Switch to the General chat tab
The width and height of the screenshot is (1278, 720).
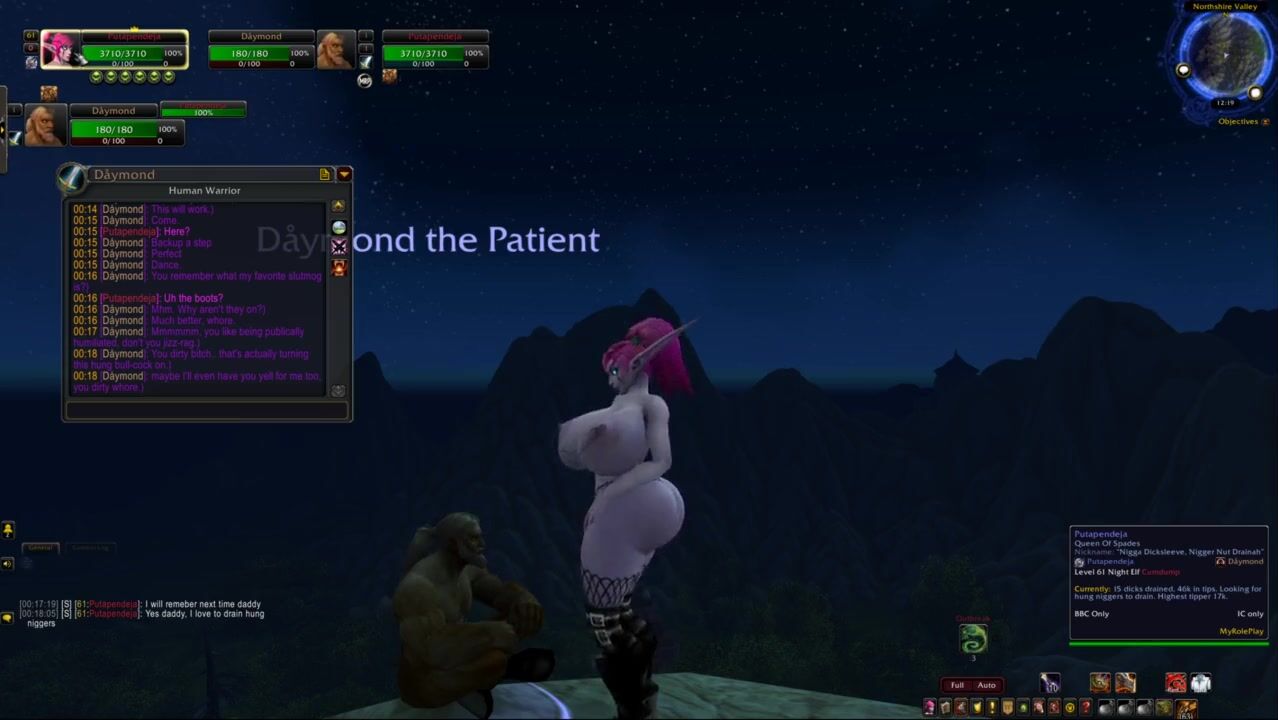point(41,547)
